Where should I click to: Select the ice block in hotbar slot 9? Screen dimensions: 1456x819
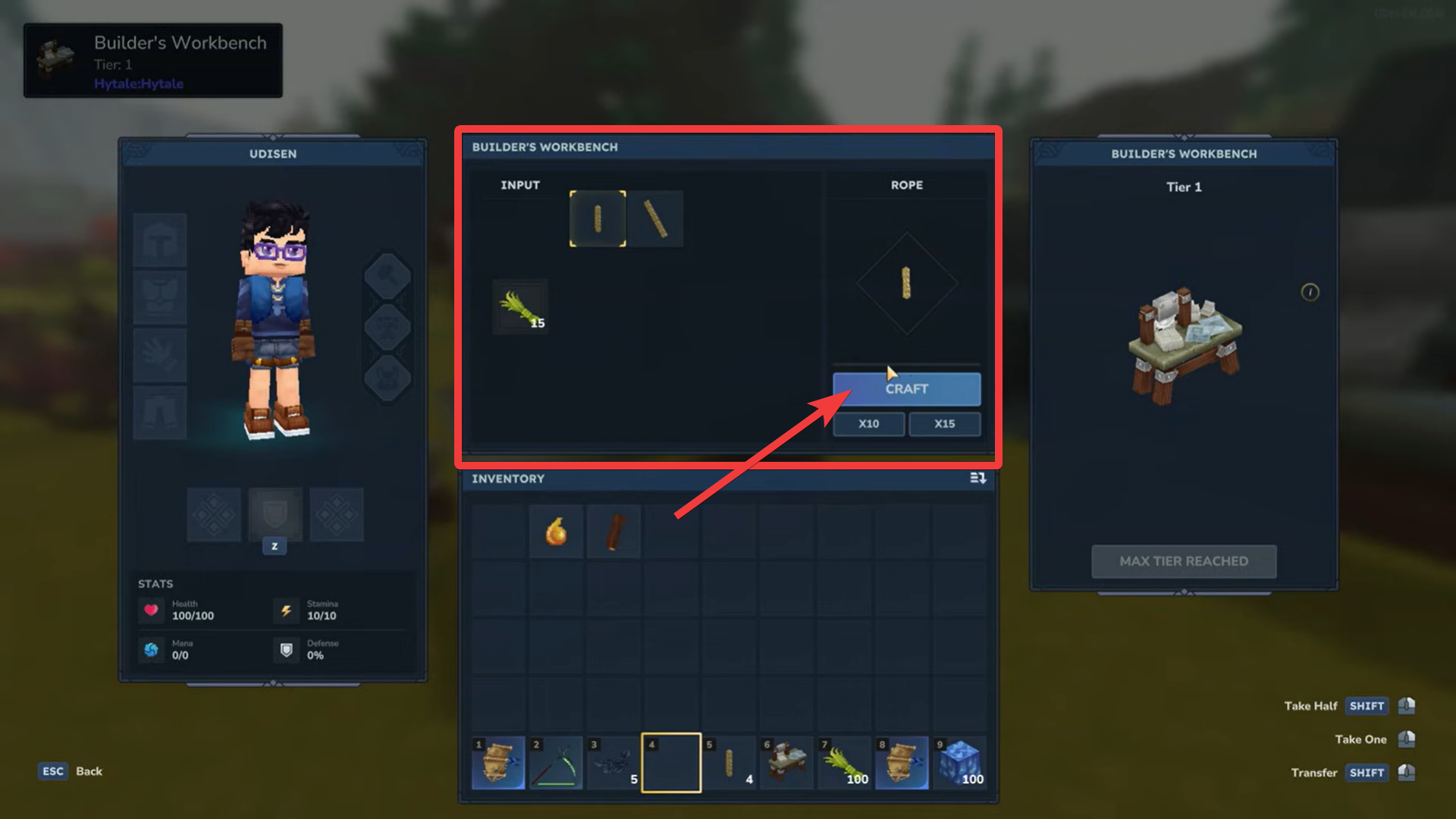click(959, 762)
